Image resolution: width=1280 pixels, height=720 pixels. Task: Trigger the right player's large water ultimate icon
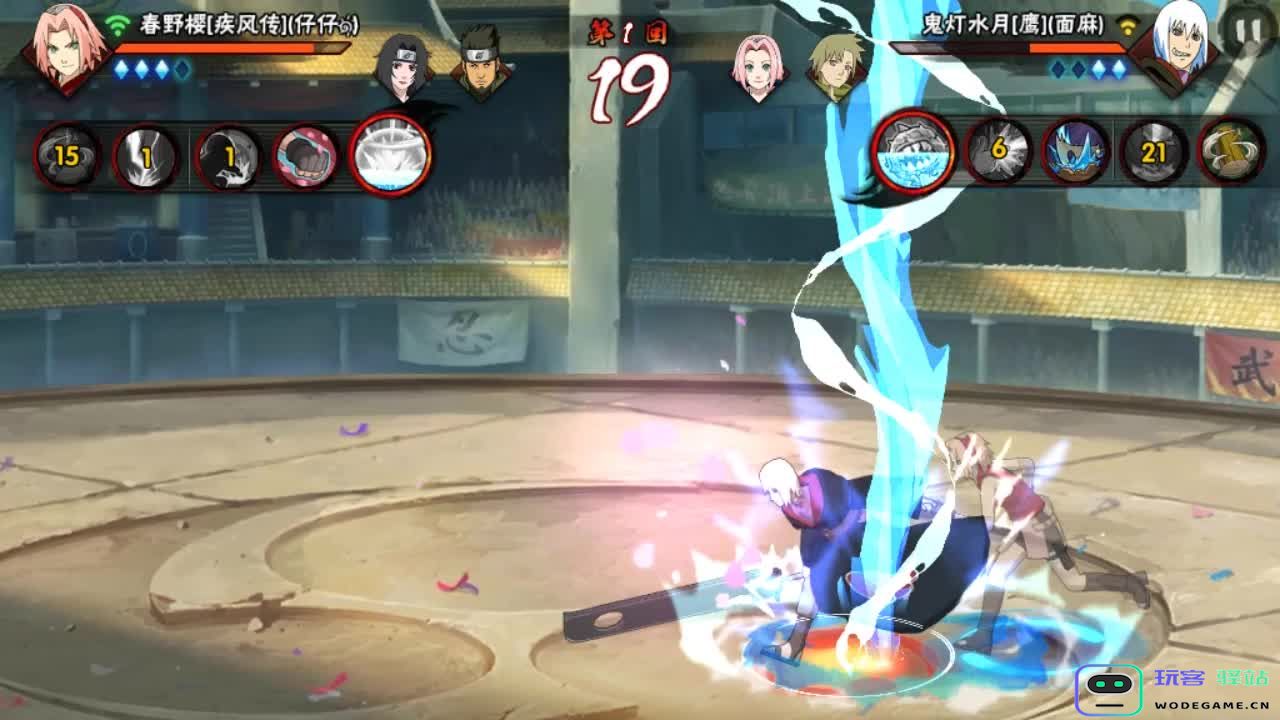(914, 153)
